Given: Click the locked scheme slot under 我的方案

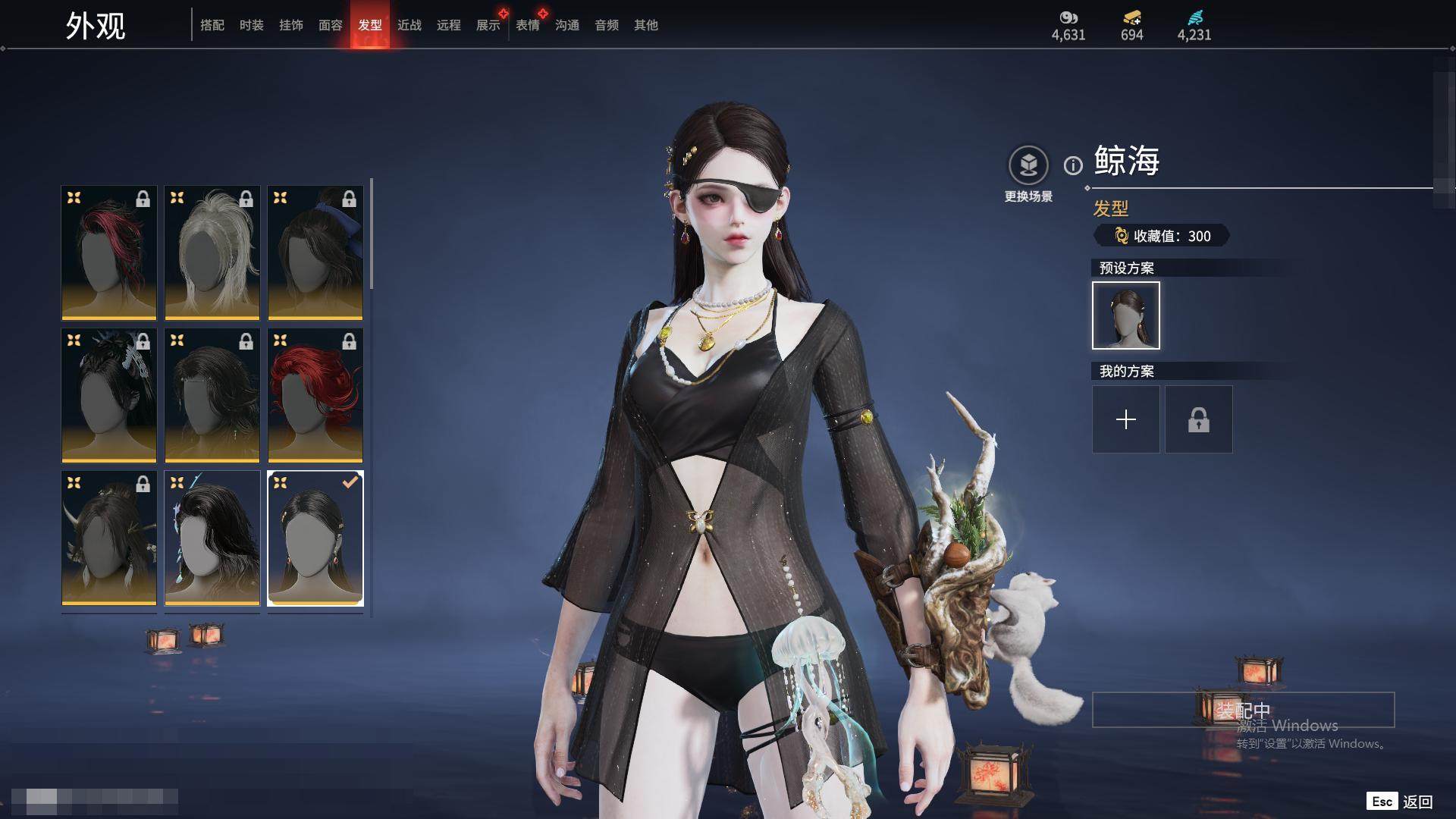Looking at the screenshot, I should 1199,419.
